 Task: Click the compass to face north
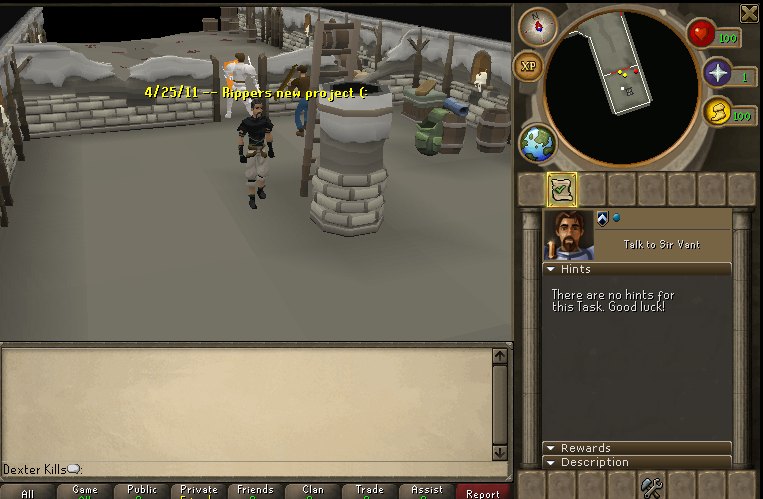pyautogui.click(x=538, y=26)
